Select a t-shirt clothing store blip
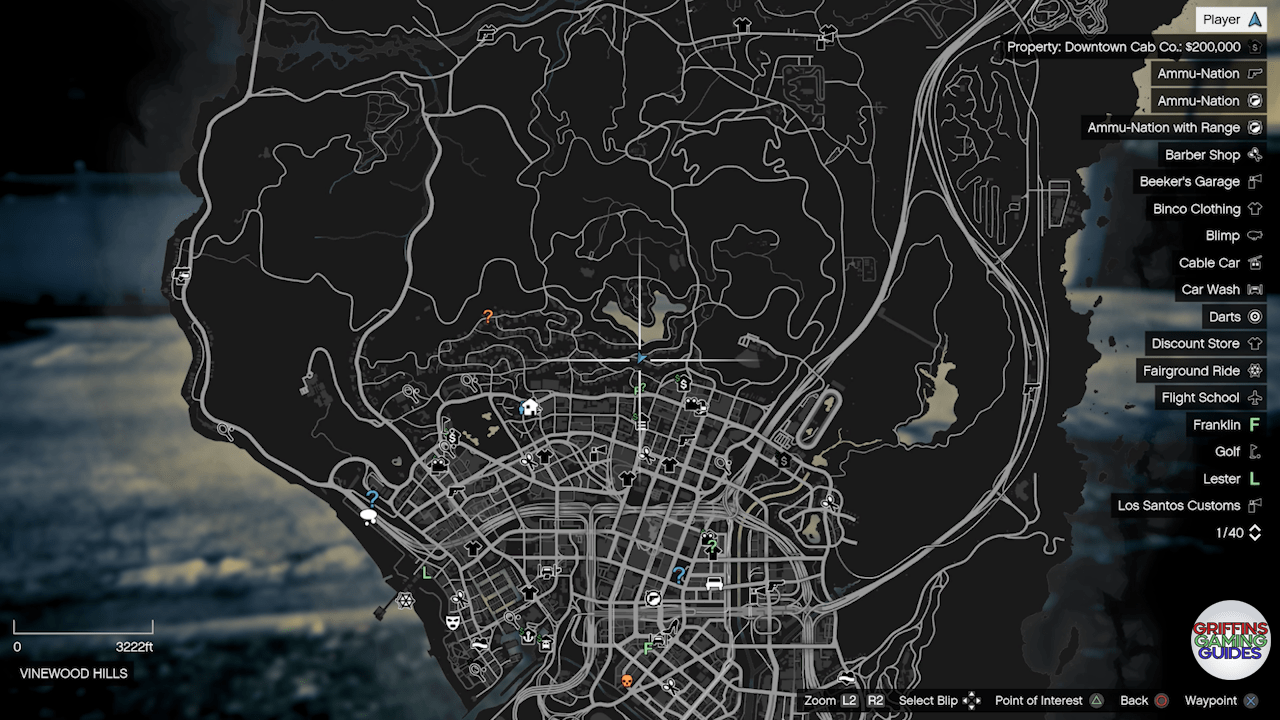Viewport: 1280px width, 720px height. pos(544,455)
